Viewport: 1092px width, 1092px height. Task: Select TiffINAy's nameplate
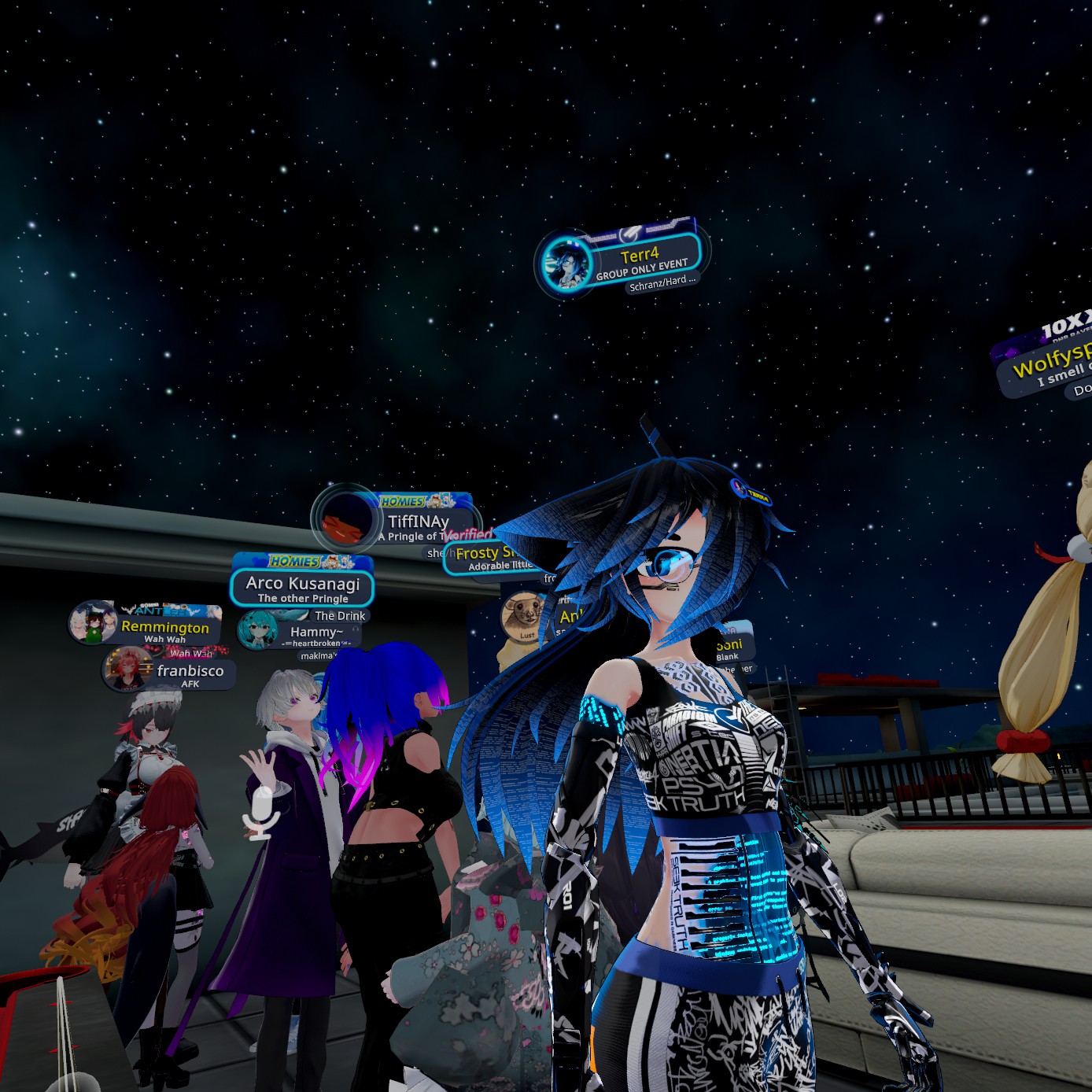(418, 522)
